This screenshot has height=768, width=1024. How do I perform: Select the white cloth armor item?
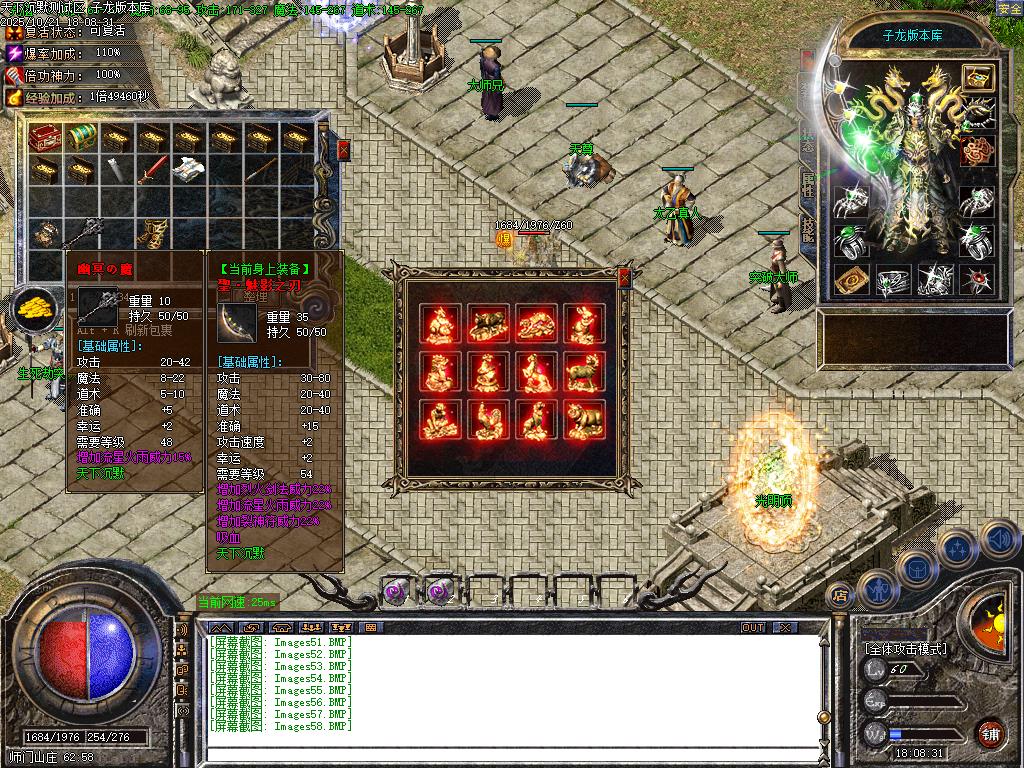pyautogui.click(x=188, y=170)
